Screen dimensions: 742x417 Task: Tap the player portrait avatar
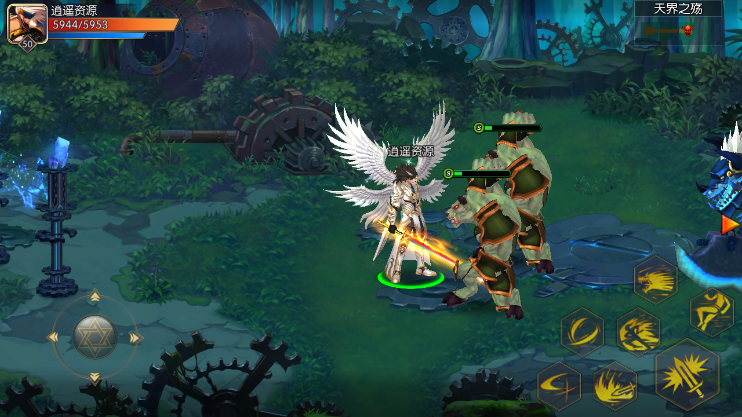(x=26, y=23)
